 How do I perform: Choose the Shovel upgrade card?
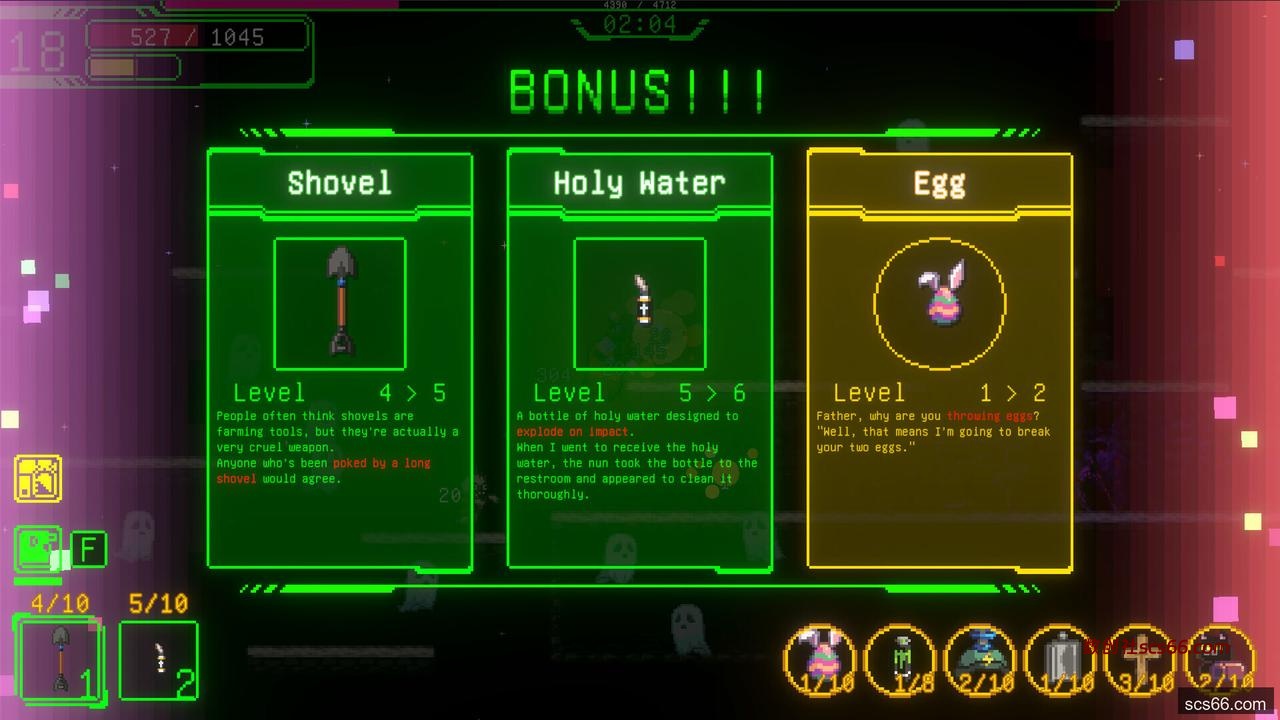point(339,361)
